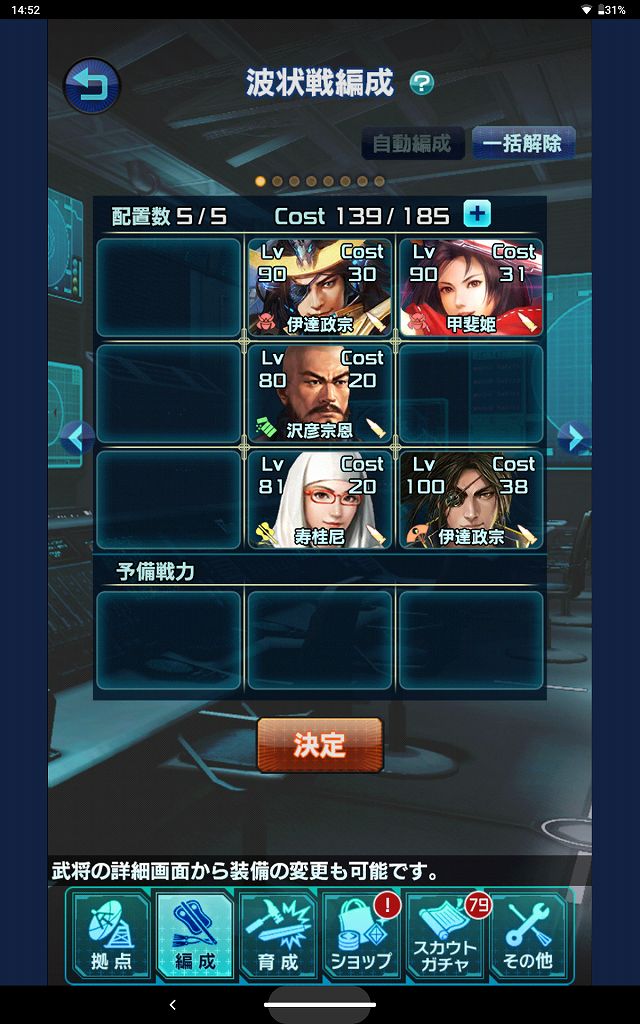Choose the 沢彦宗恩 unit card

point(319,392)
